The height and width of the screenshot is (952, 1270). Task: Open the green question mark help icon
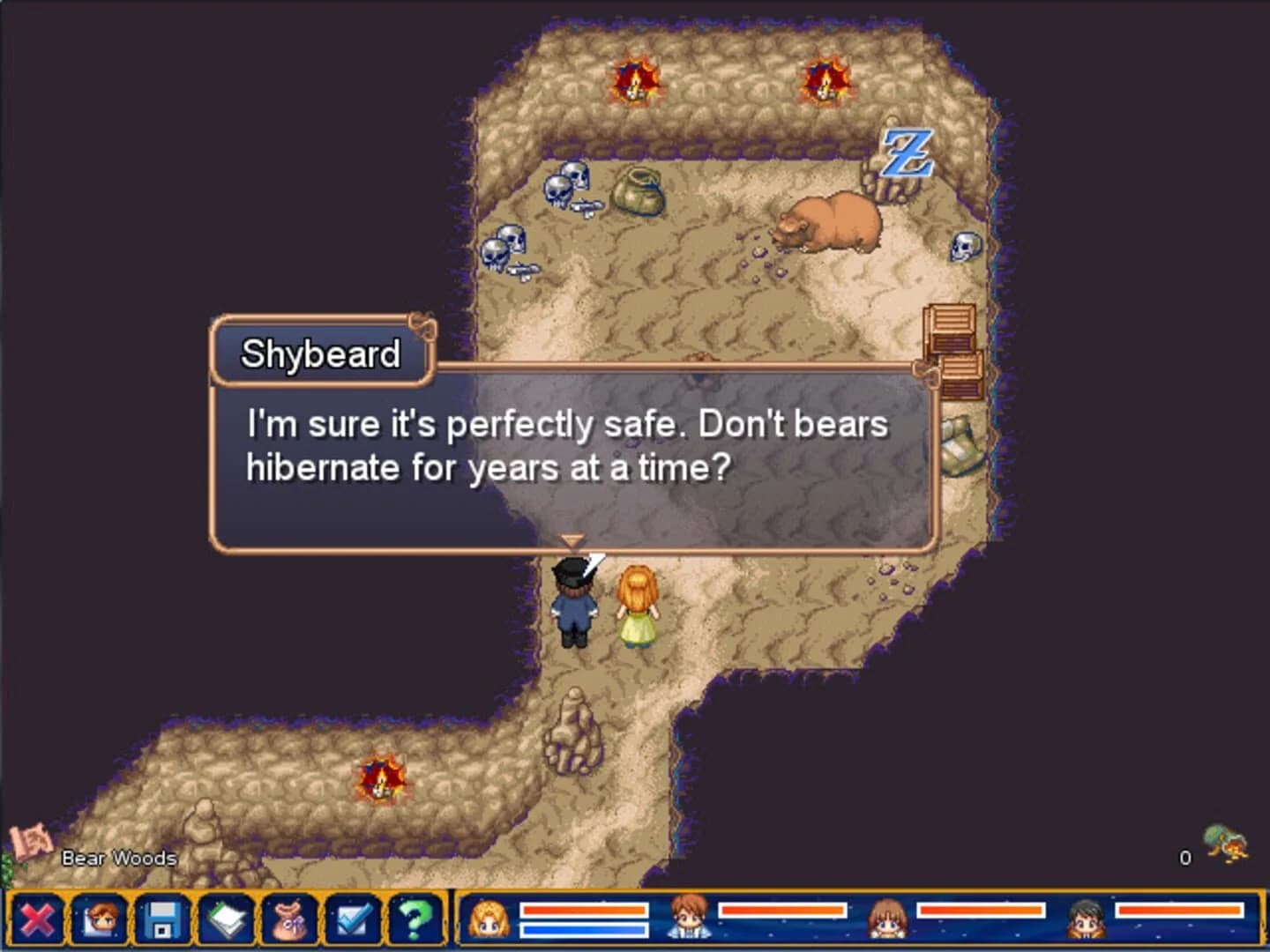click(x=415, y=921)
